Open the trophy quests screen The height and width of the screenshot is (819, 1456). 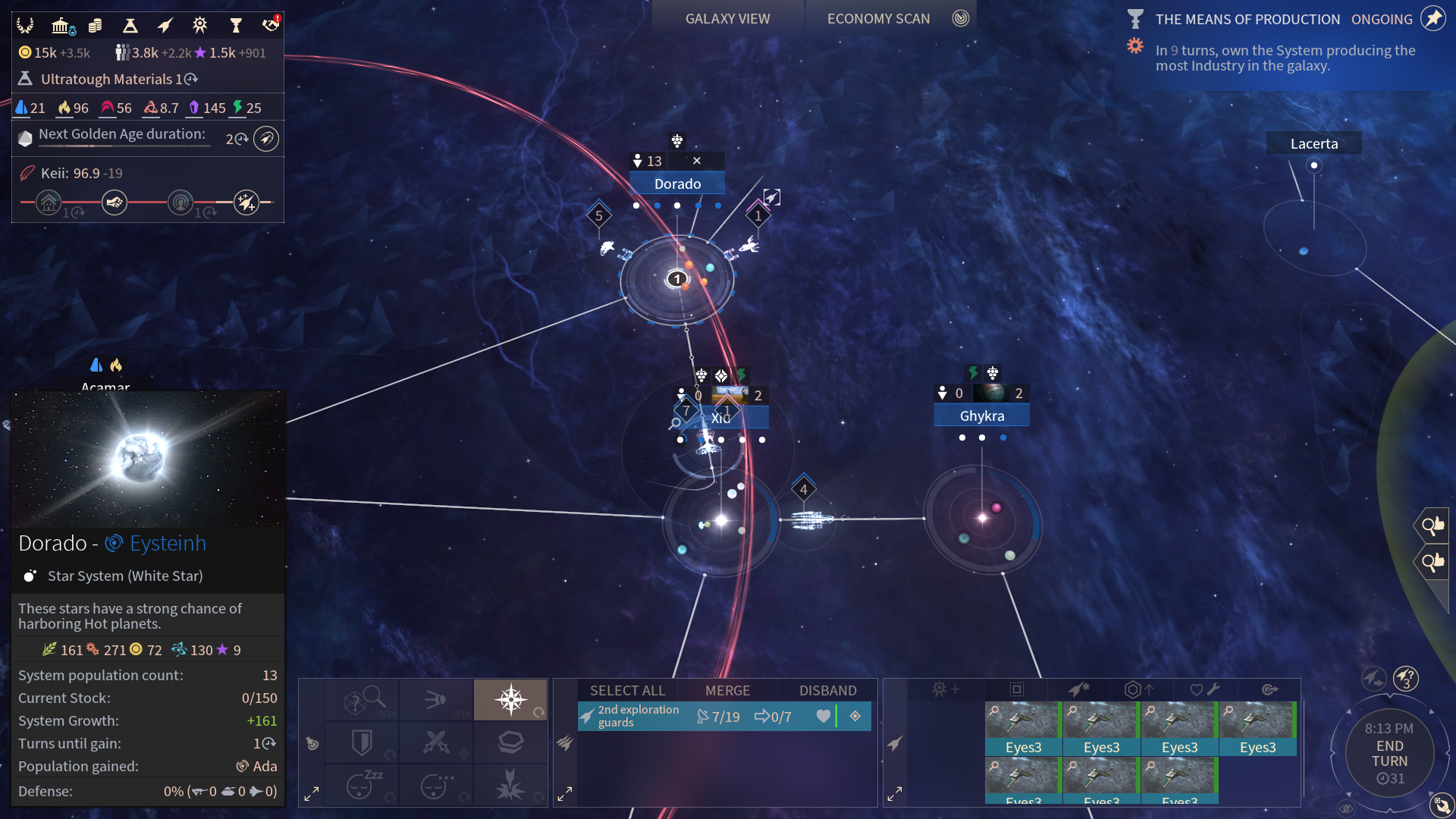(236, 27)
